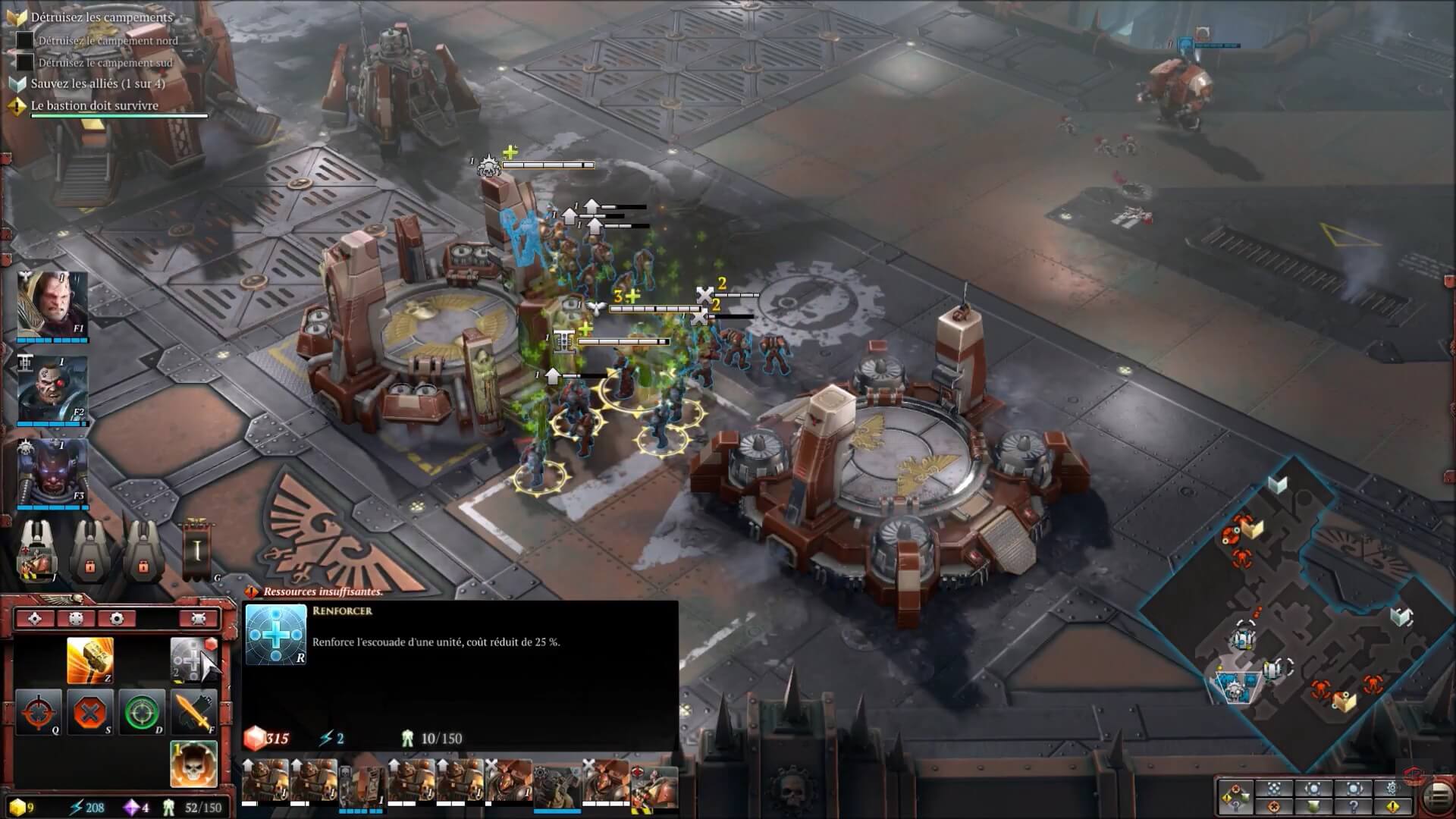The height and width of the screenshot is (819, 1456).
Task: Open the main menu round button
Action: 1437,796
